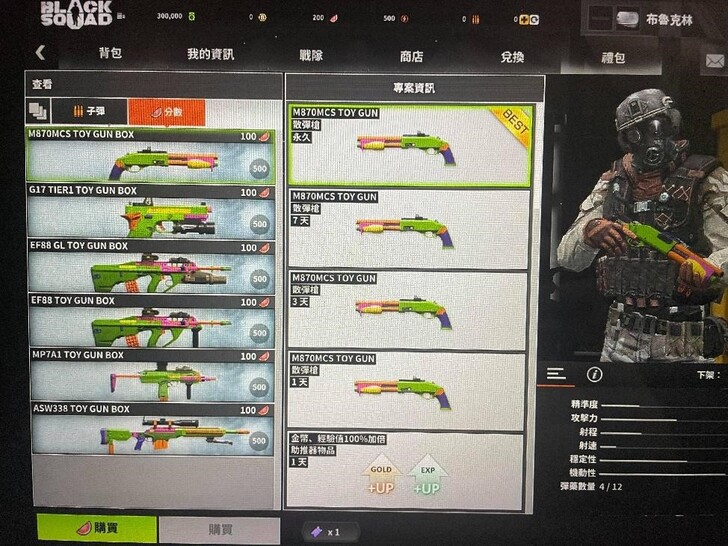Open the 戰隊 clan tab
Screen dimensions: 728x546
point(311,56)
